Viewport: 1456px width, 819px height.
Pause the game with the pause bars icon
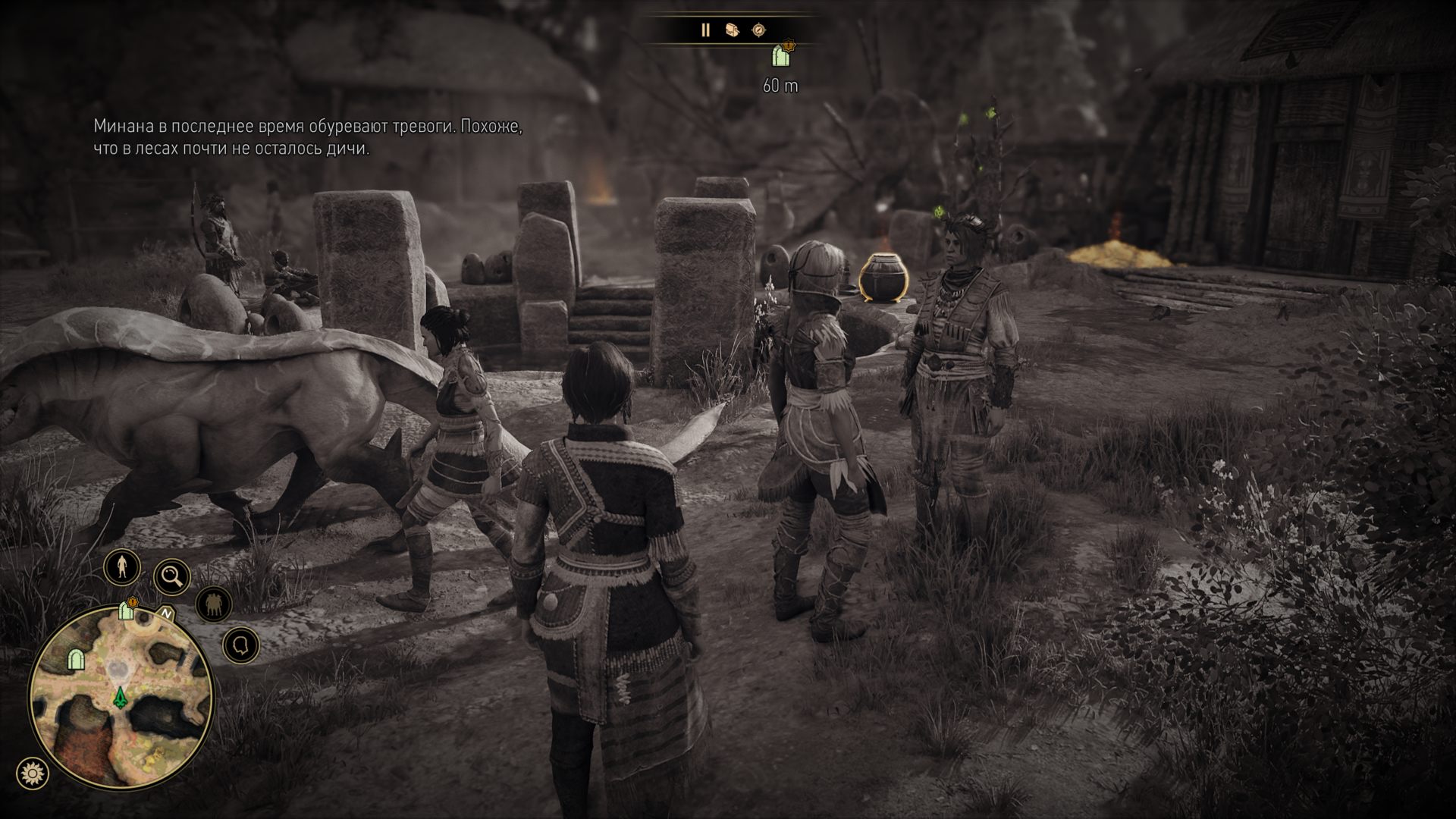coord(705,30)
